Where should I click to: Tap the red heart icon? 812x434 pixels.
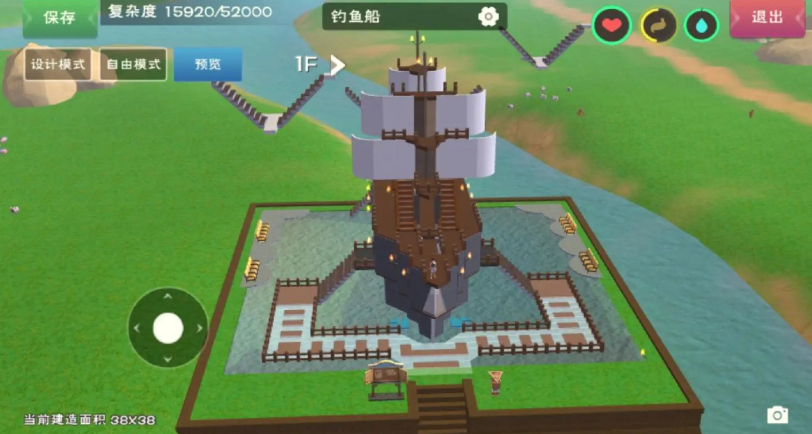point(611,25)
